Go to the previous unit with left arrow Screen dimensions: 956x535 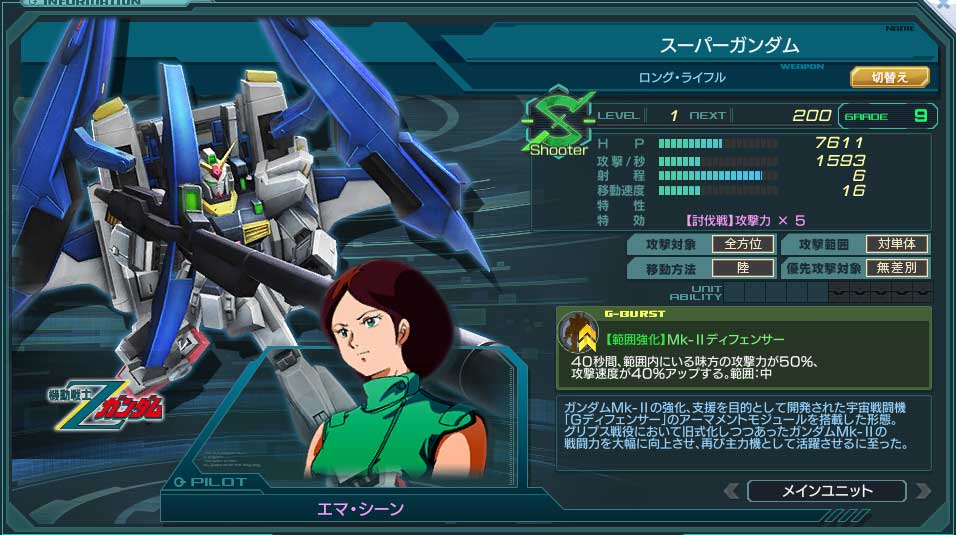tap(732, 491)
